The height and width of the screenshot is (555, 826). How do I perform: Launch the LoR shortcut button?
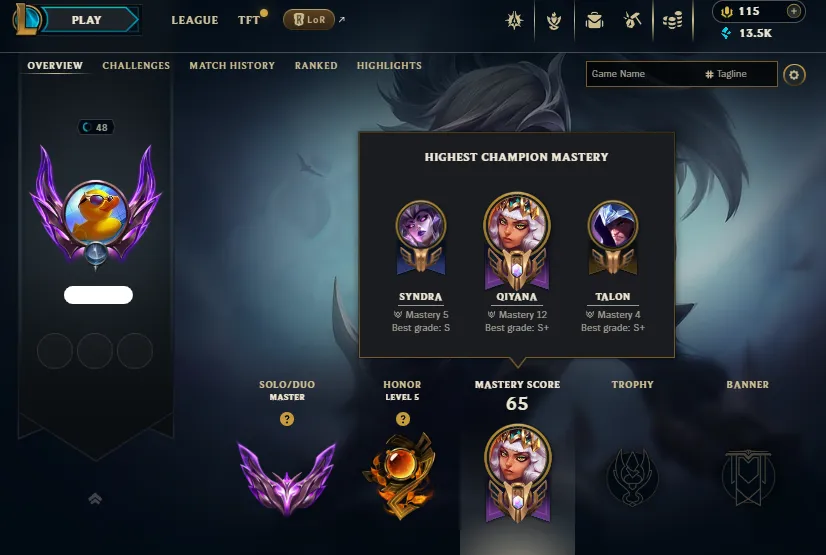[x=309, y=20]
